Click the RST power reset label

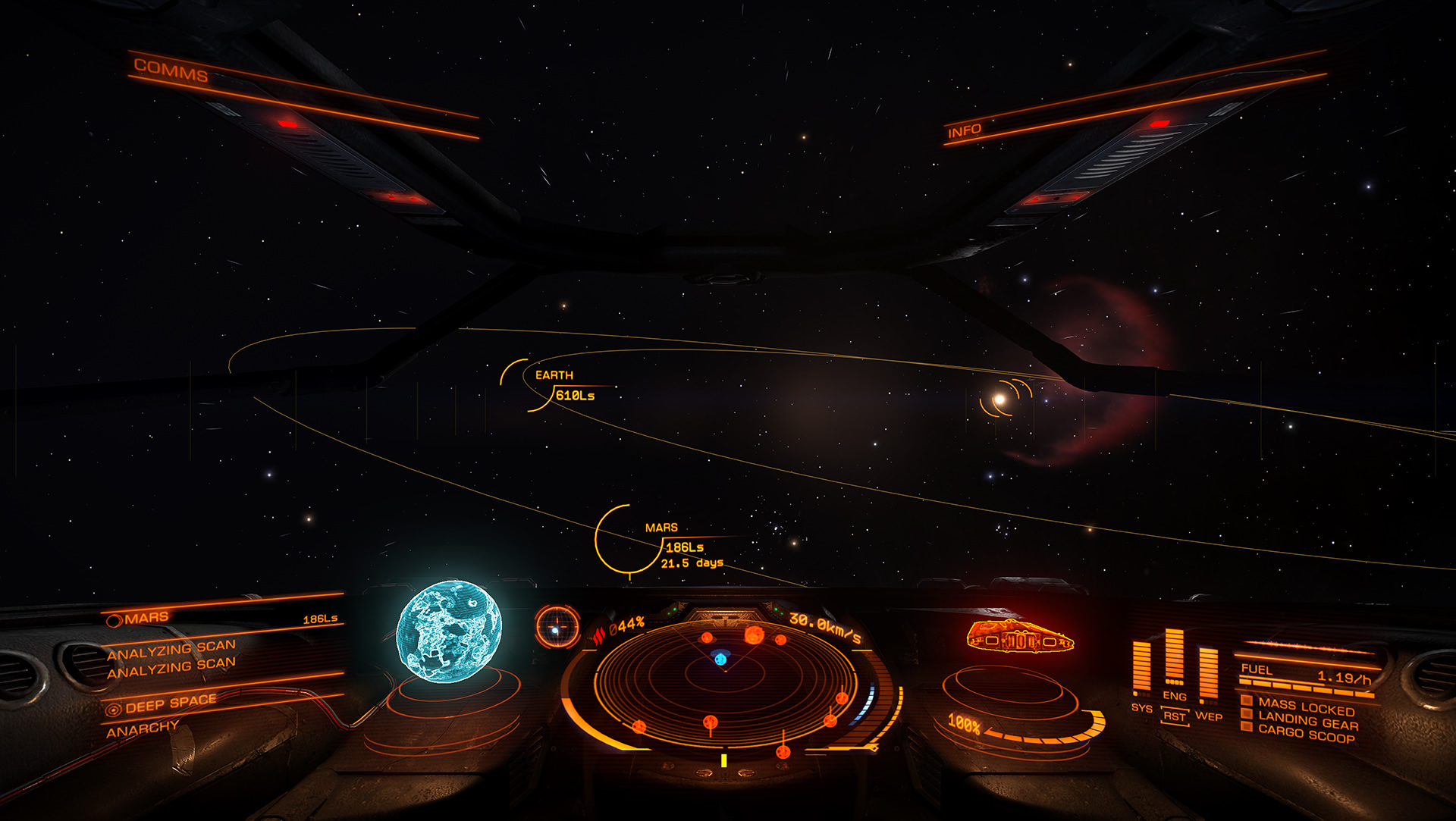(x=1174, y=716)
